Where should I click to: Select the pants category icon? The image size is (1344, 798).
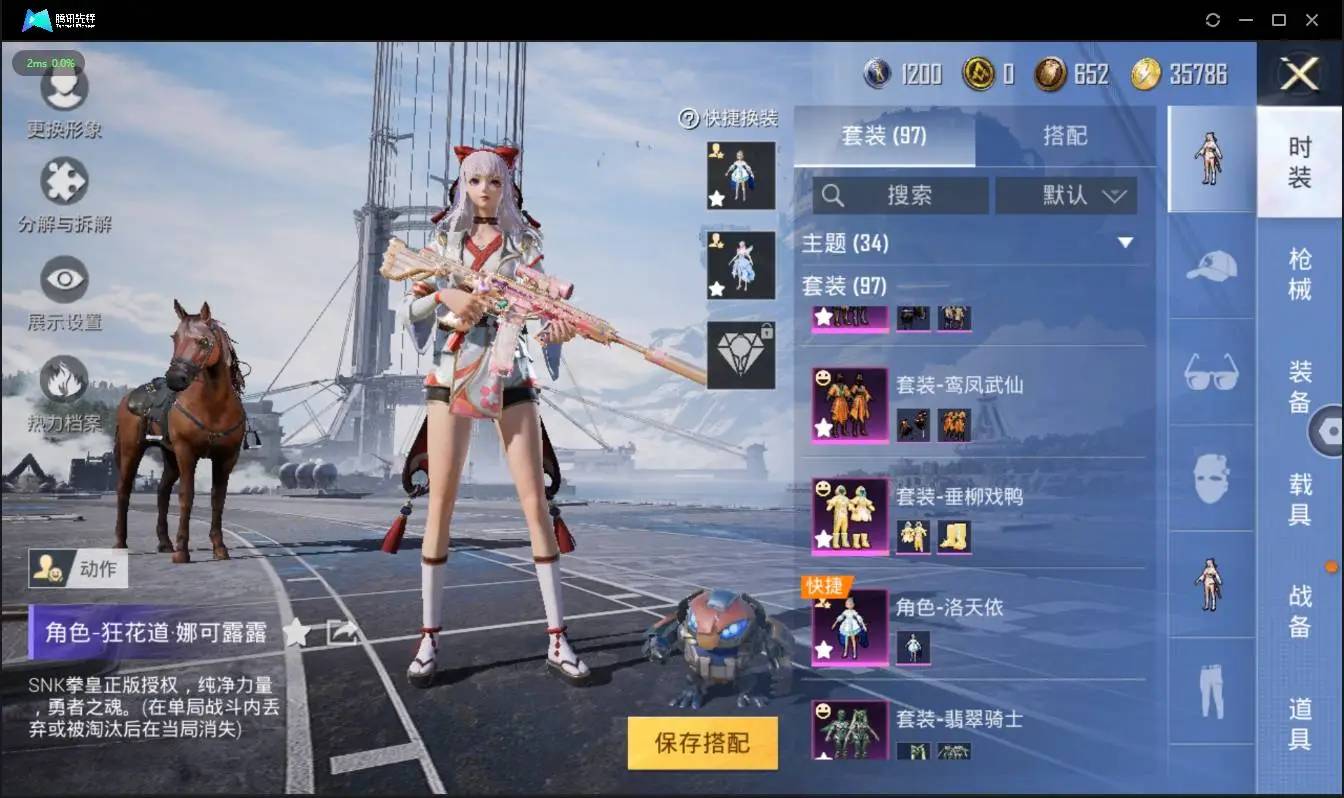[x=1211, y=688]
